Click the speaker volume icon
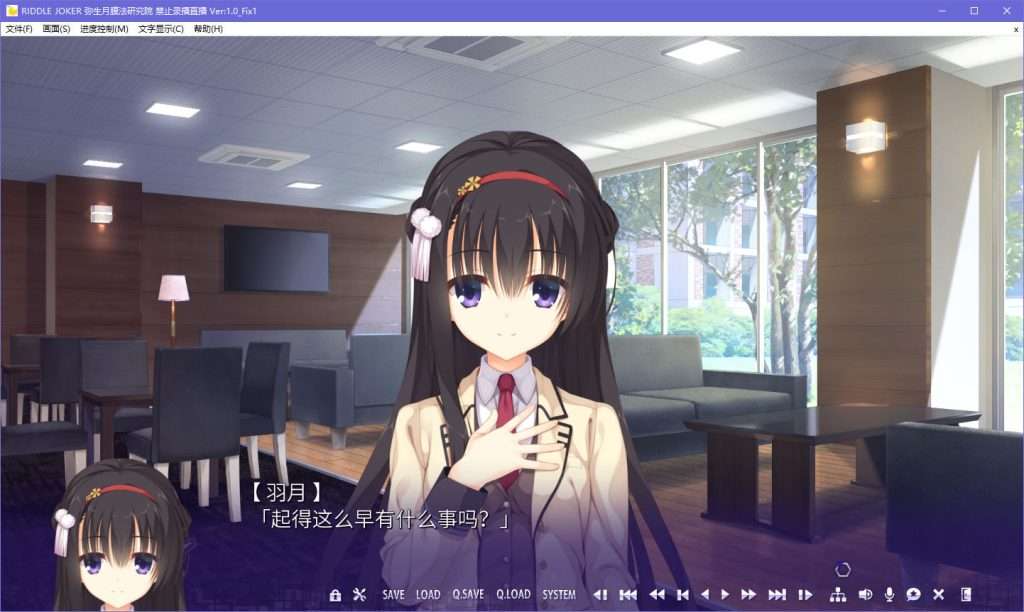 tap(864, 595)
